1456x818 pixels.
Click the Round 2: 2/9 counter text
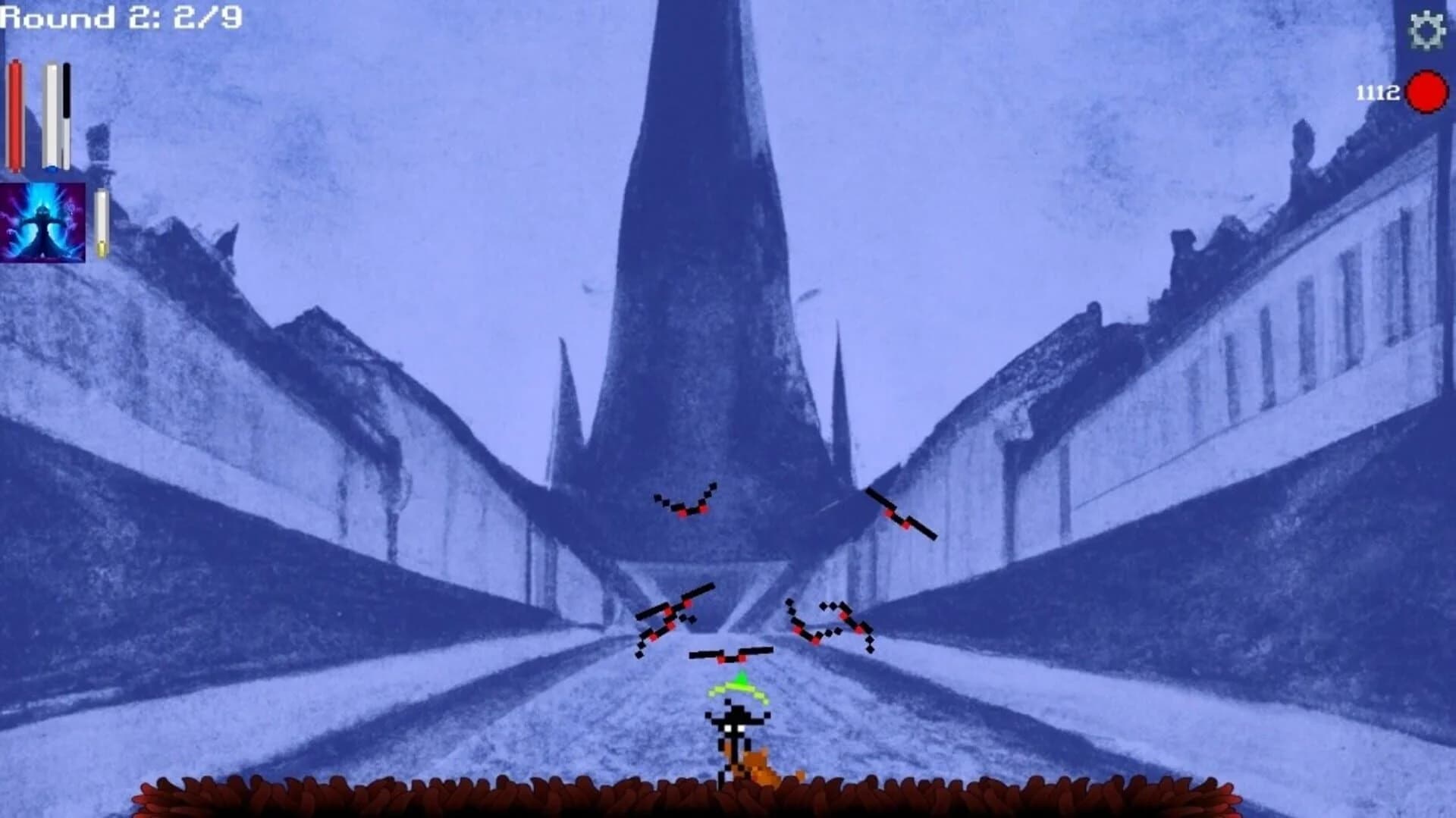[x=118, y=16]
